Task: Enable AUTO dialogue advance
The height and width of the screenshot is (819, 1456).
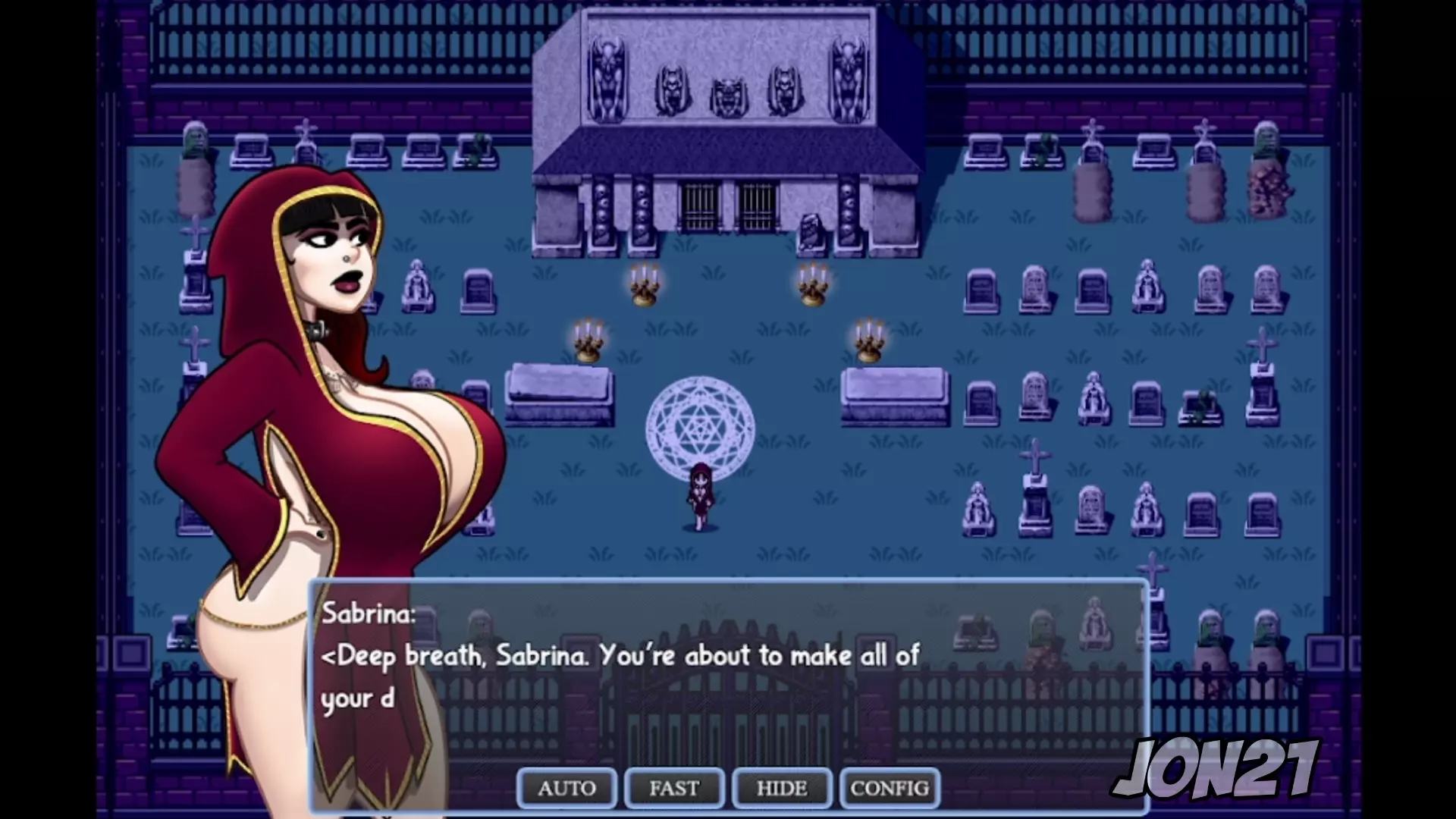Action: click(566, 789)
